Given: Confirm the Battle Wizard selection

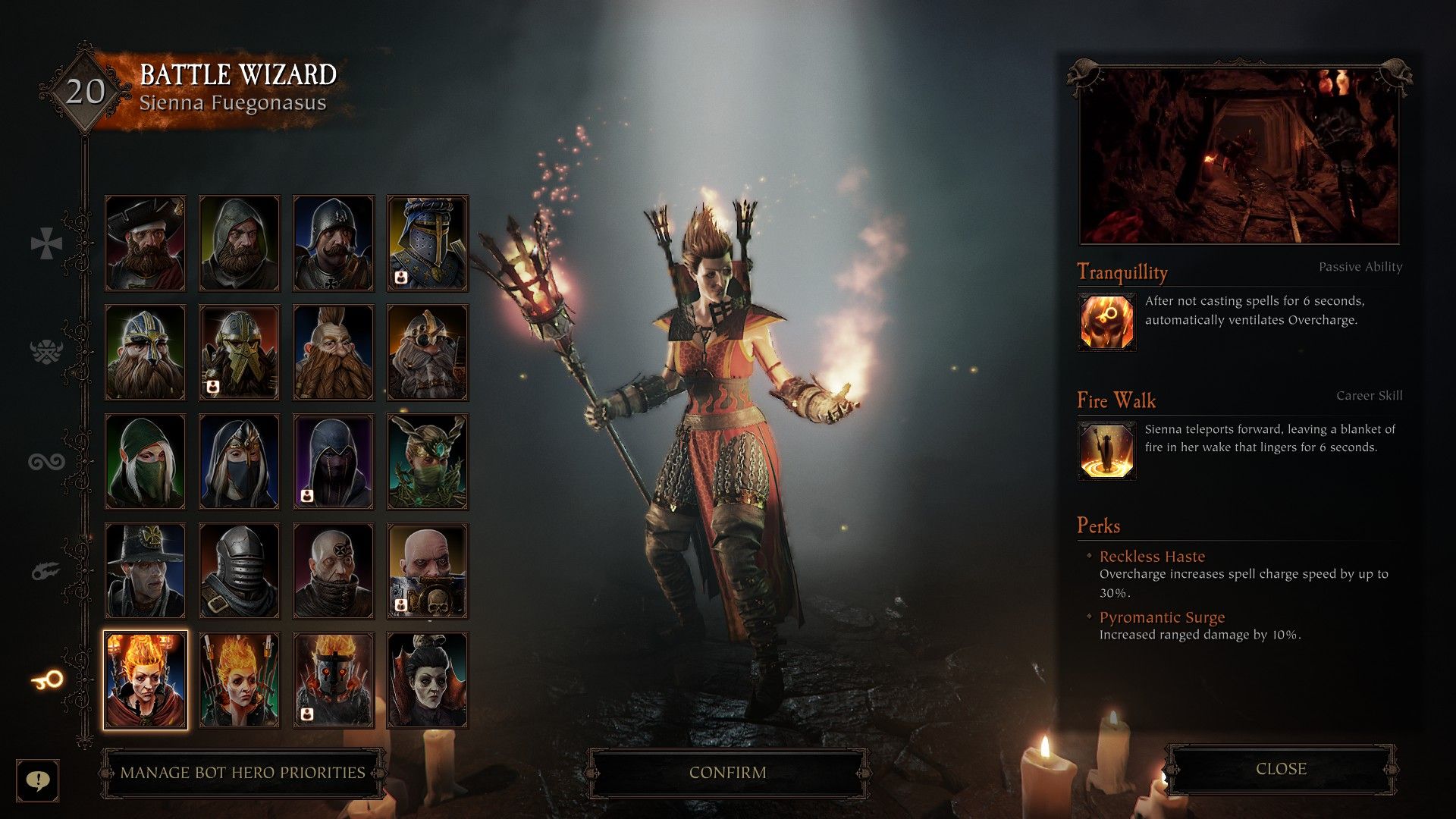Looking at the screenshot, I should point(727,772).
